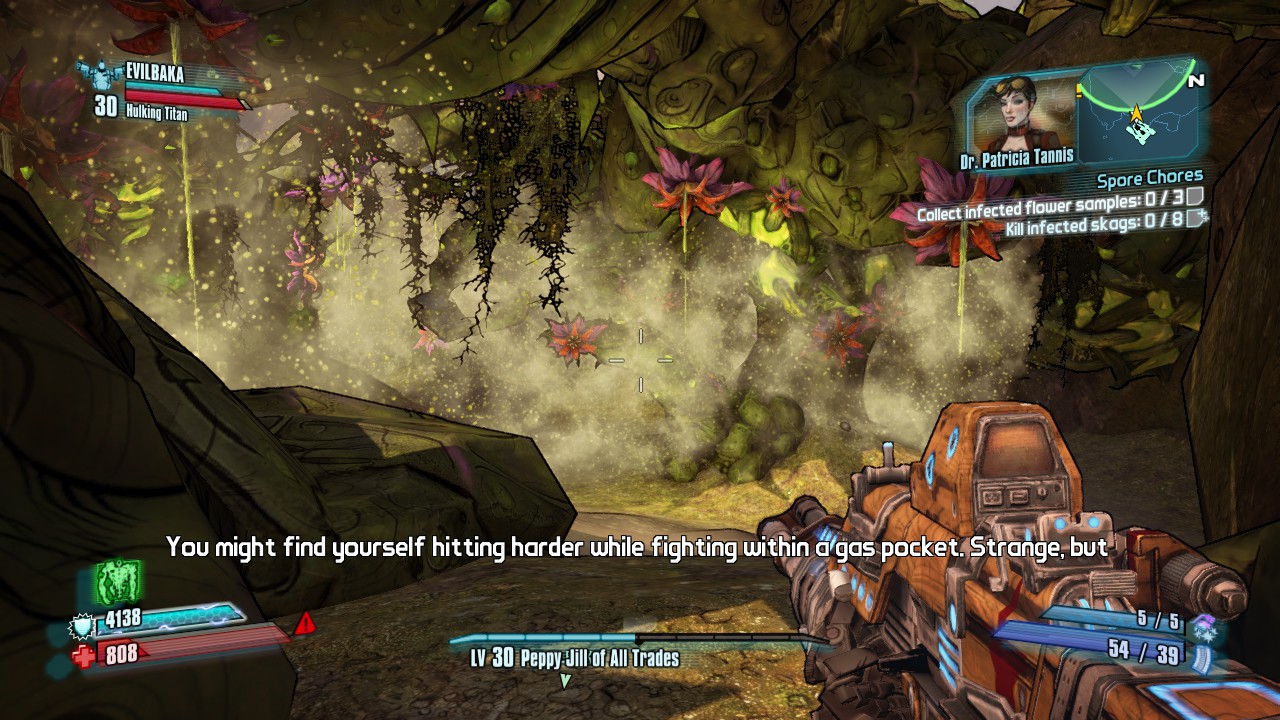Click the green action skill icon
The width and height of the screenshot is (1280, 720).
(x=117, y=582)
